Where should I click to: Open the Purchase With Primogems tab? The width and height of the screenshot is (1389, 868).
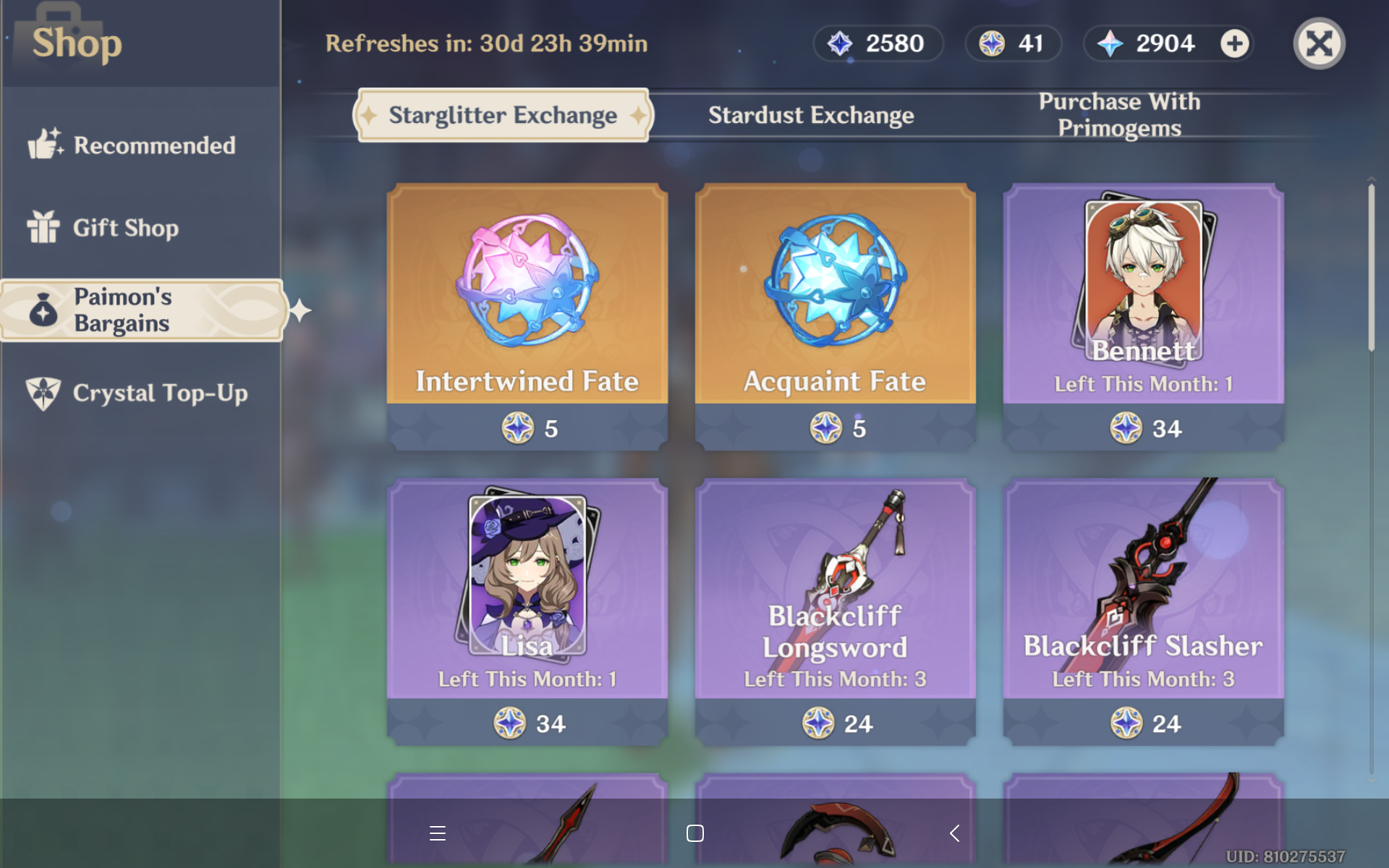coord(1118,114)
